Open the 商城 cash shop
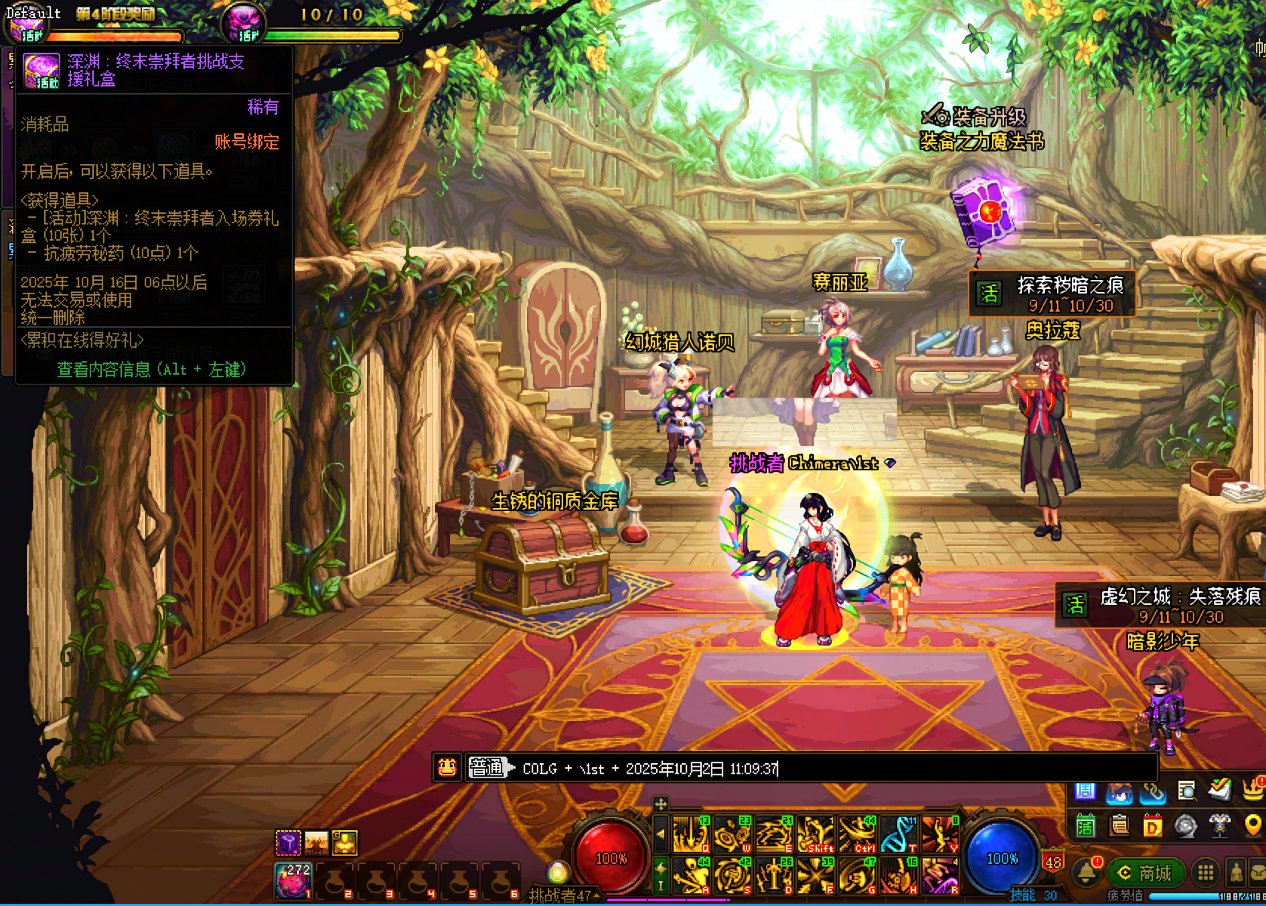This screenshot has width=1266, height=906. 1146,873
